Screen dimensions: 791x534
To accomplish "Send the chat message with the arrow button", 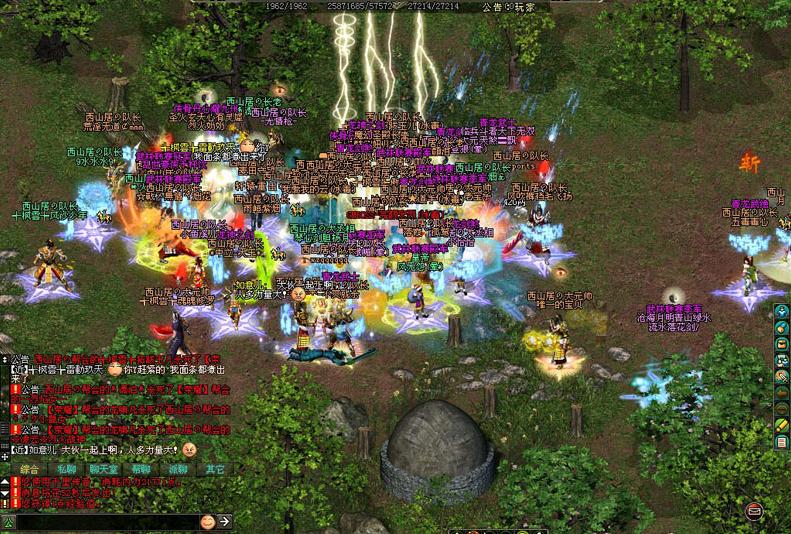I will coord(225,522).
